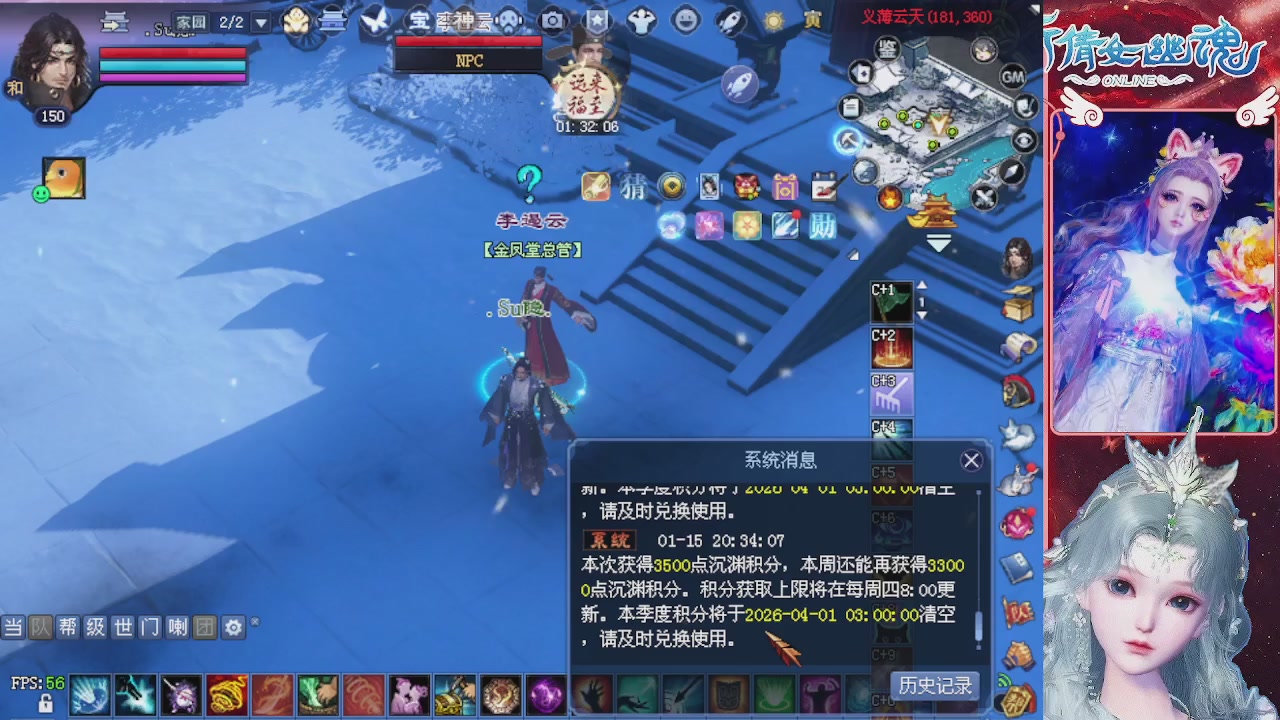
Task: Toggle the interface lock beside the FPS counter
Action: coord(47,702)
